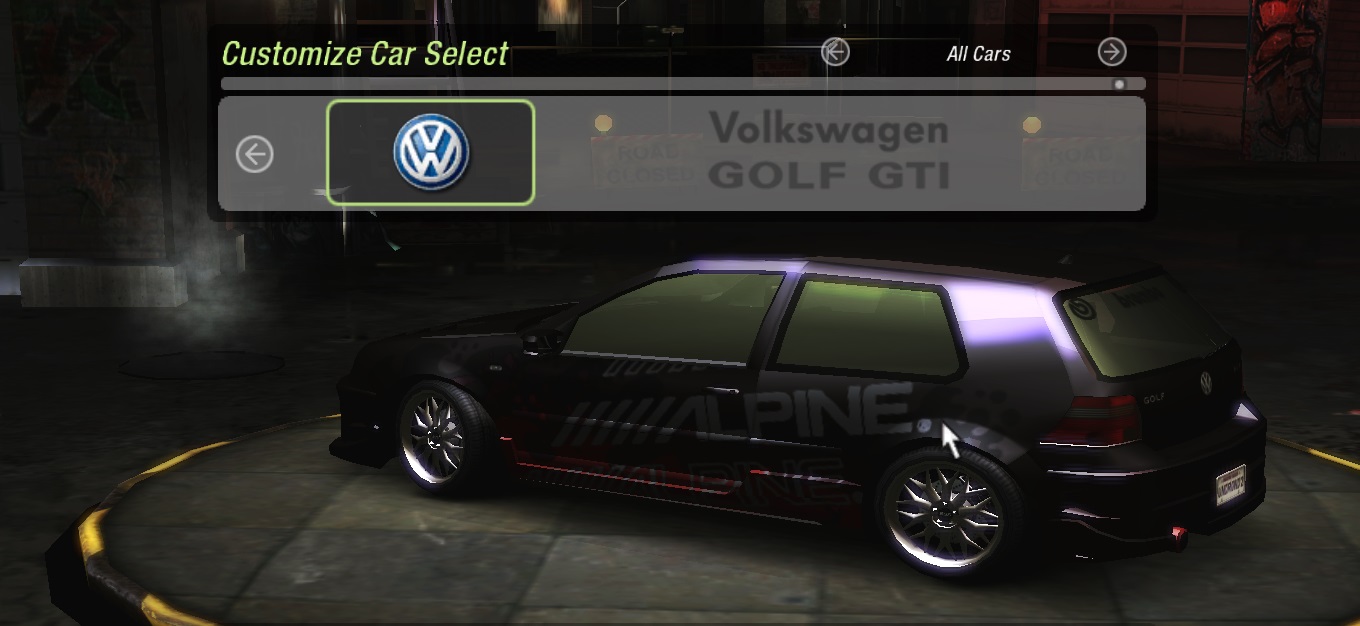Switch to previous car category filter

(835, 52)
